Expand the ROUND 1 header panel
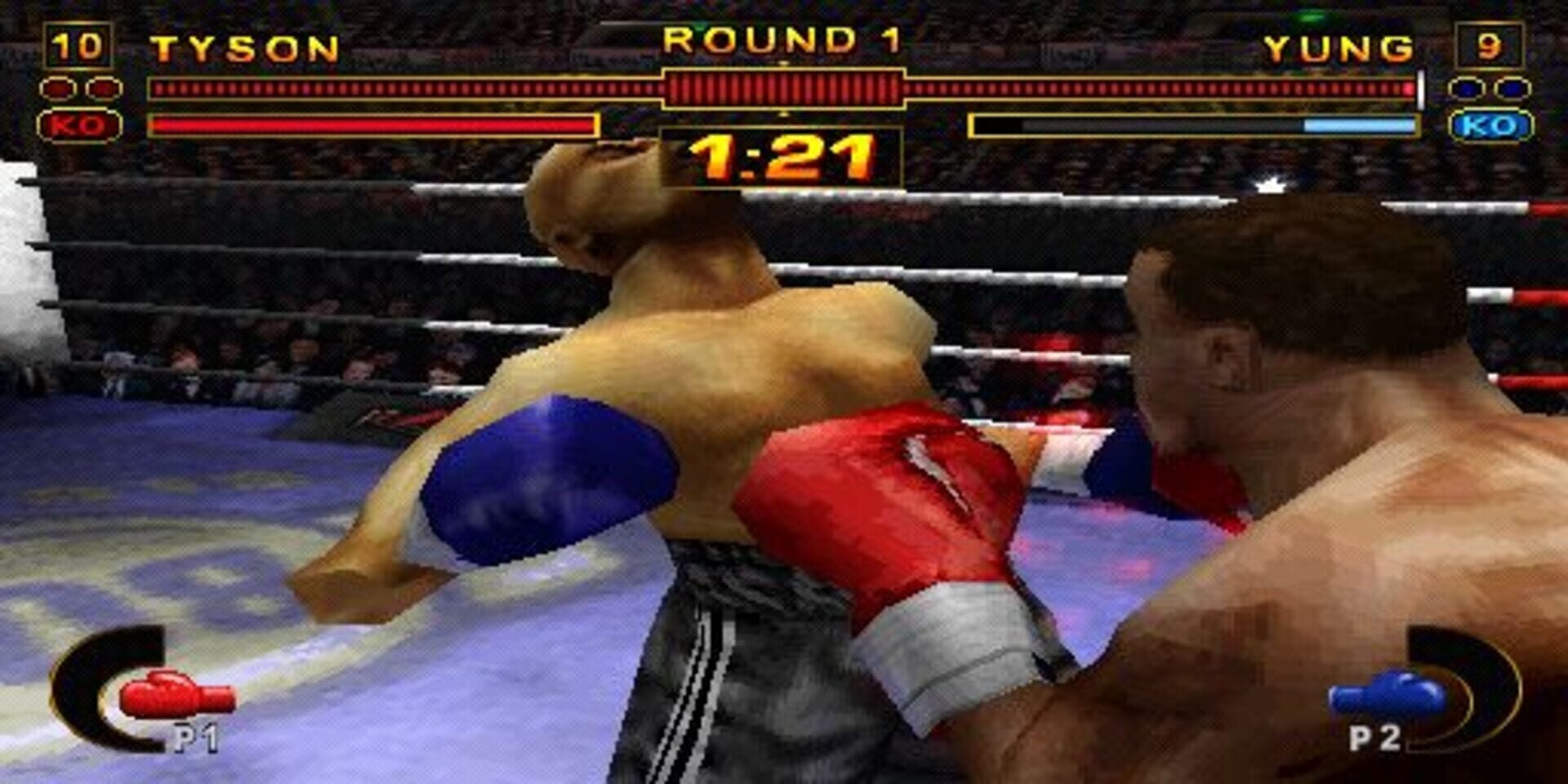Screen dimensions: 1568x784 tap(784, 39)
